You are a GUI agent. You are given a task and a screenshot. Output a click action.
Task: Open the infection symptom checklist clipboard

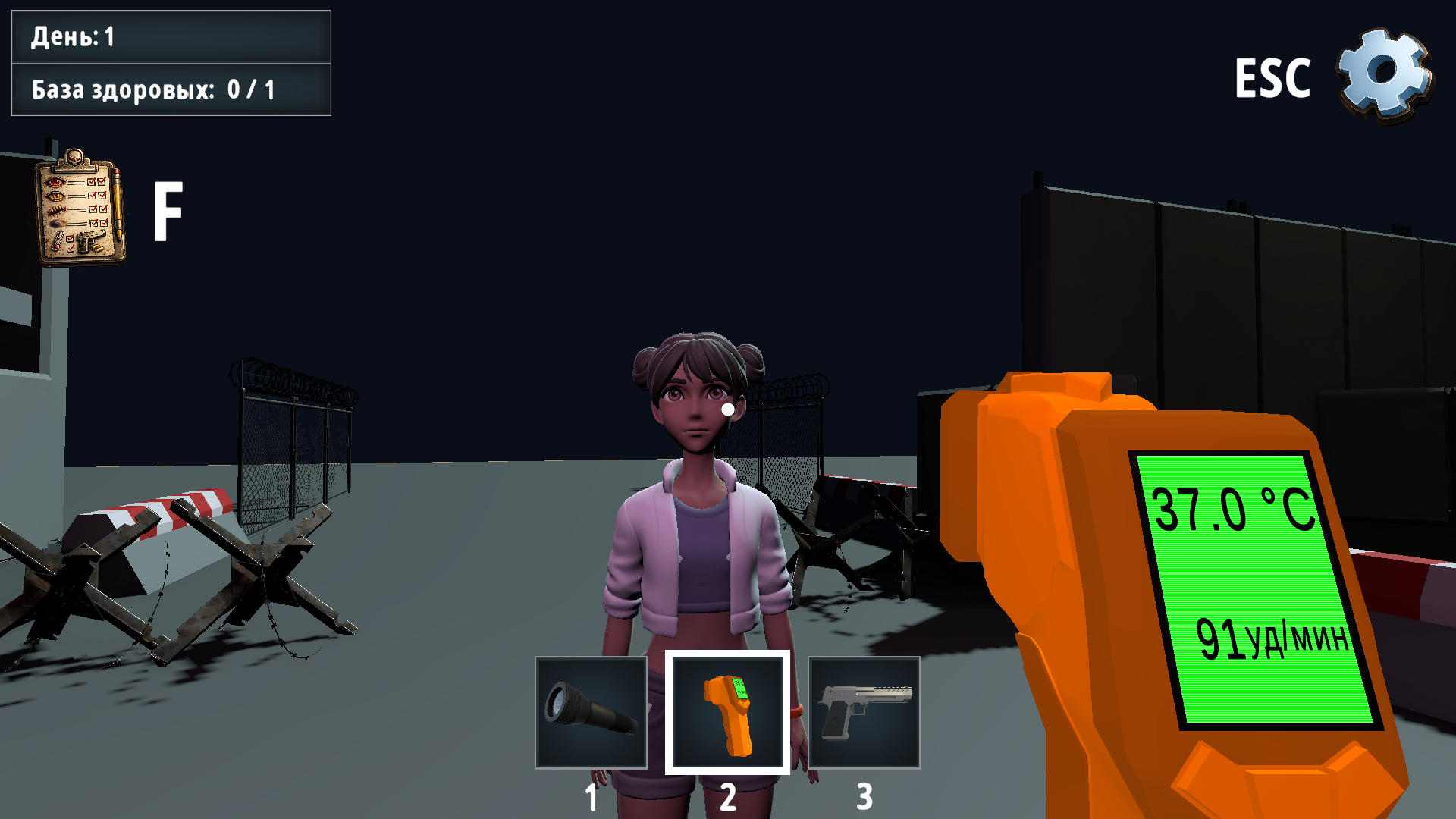tap(80, 209)
